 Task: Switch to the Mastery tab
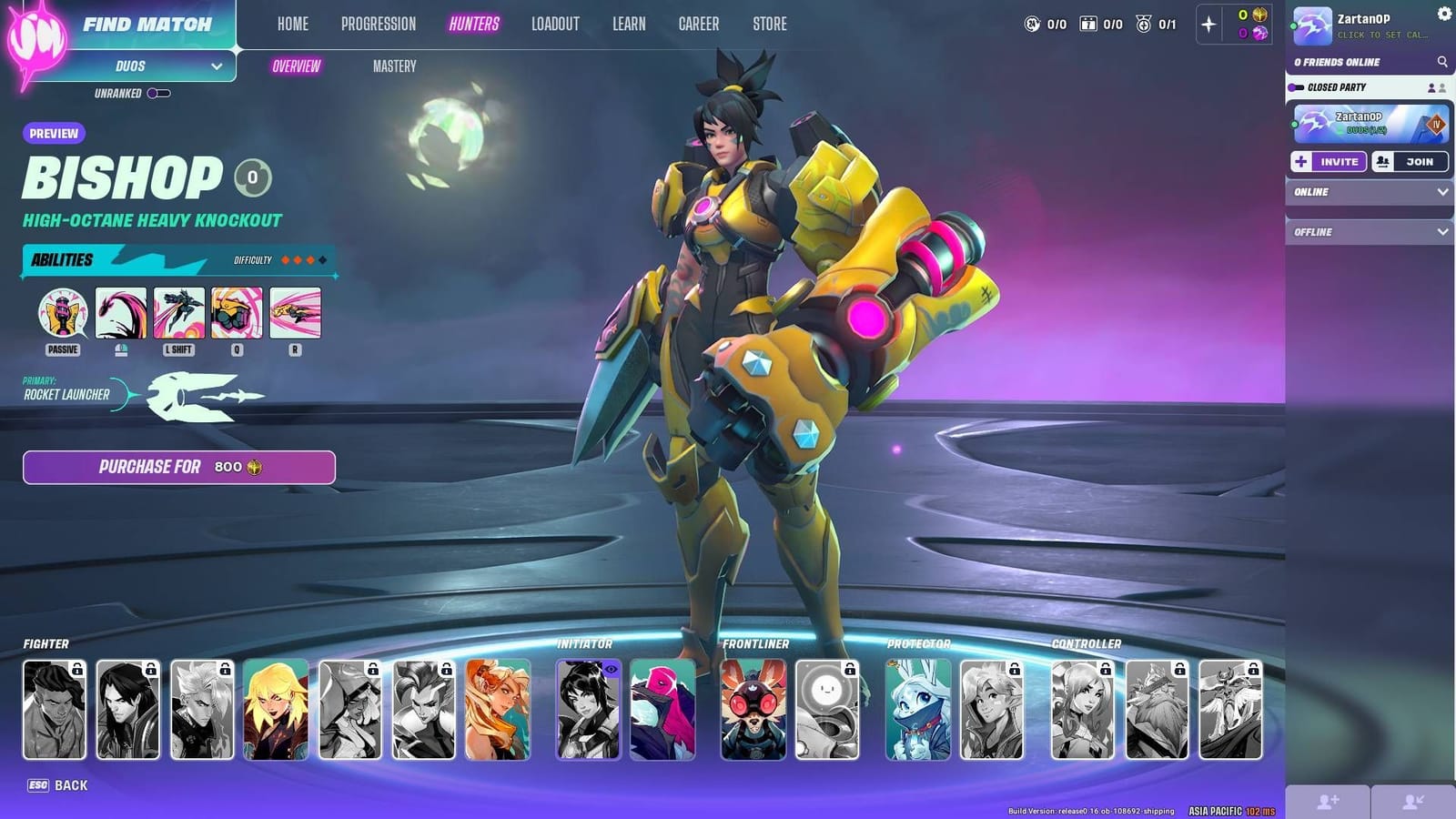coord(394,66)
